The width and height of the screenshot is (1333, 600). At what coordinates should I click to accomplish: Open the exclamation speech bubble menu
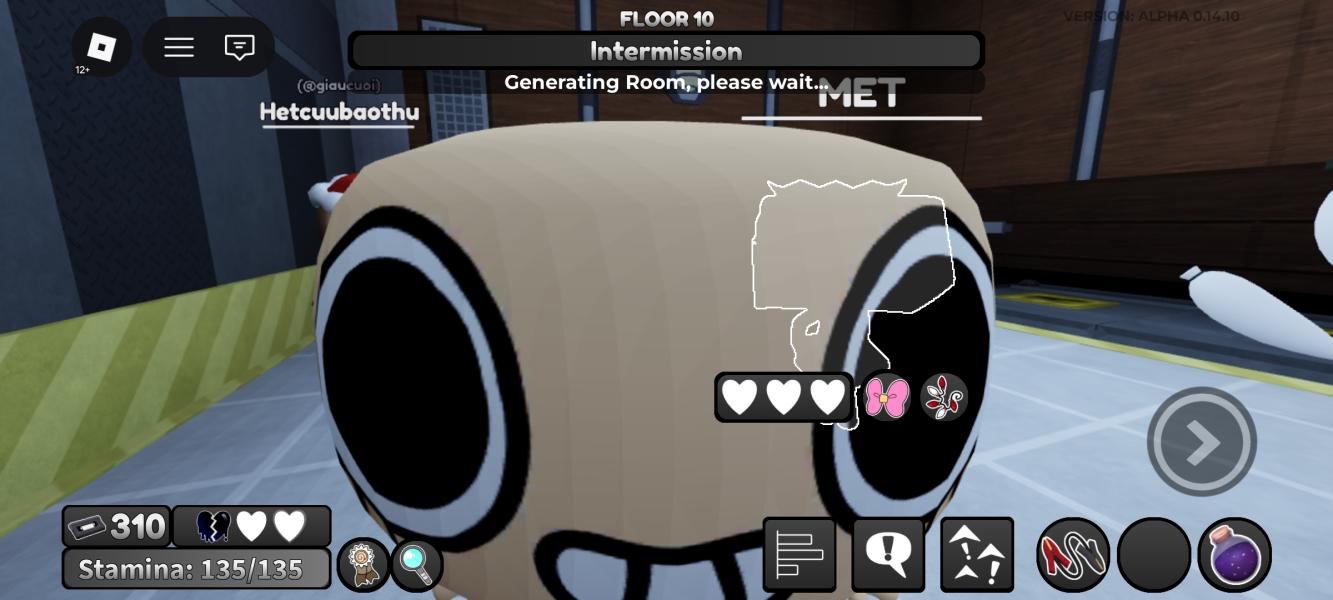887,554
